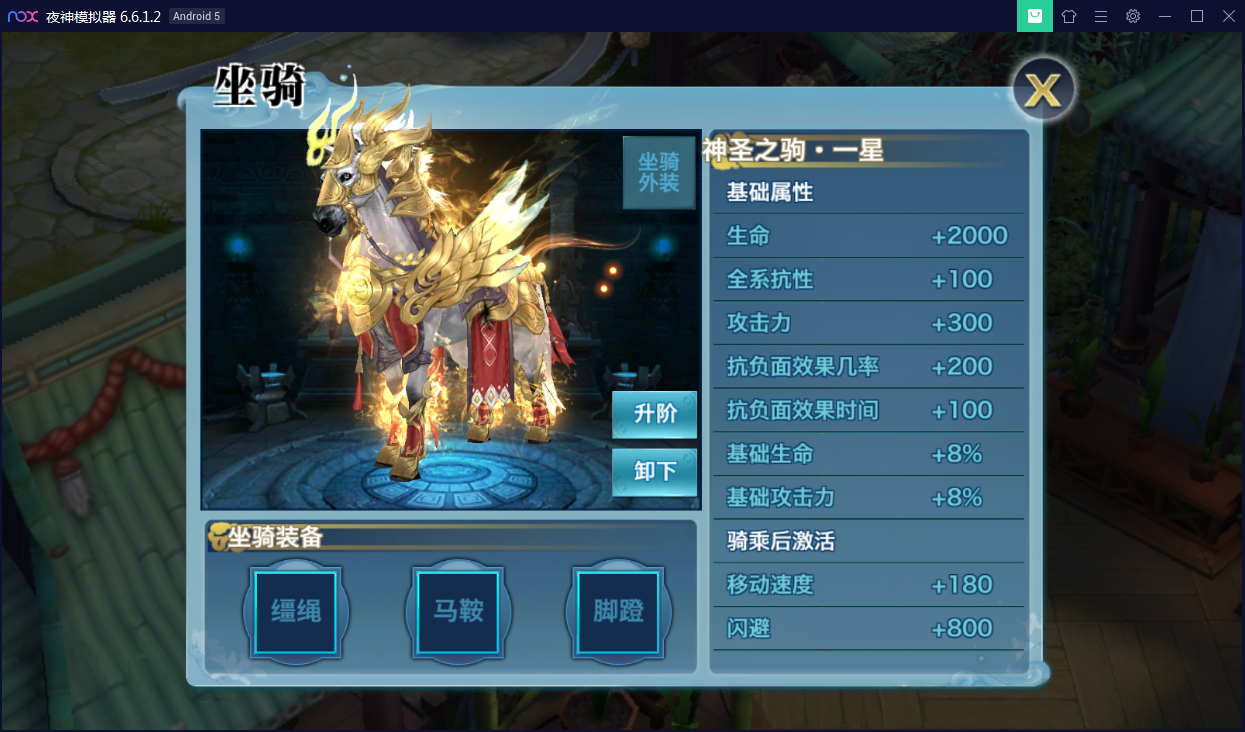Select the 脚蹬 stirrup equipment slot
The width and height of the screenshot is (1245, 732).
618,612
